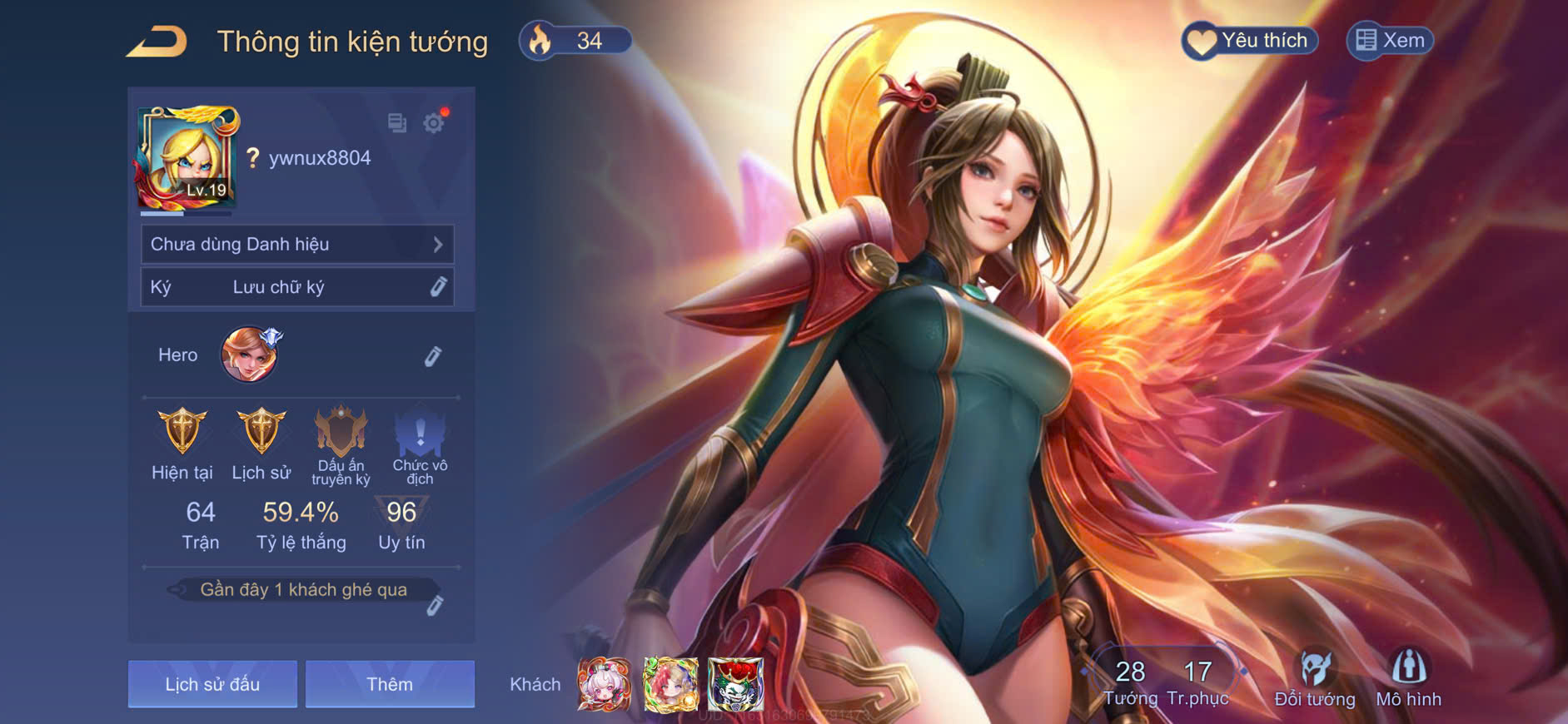This screenshot has height=724, width=1568.
Task: Open the Chưa dùng Danh hiệu title row
Action: tap(297, 245)
